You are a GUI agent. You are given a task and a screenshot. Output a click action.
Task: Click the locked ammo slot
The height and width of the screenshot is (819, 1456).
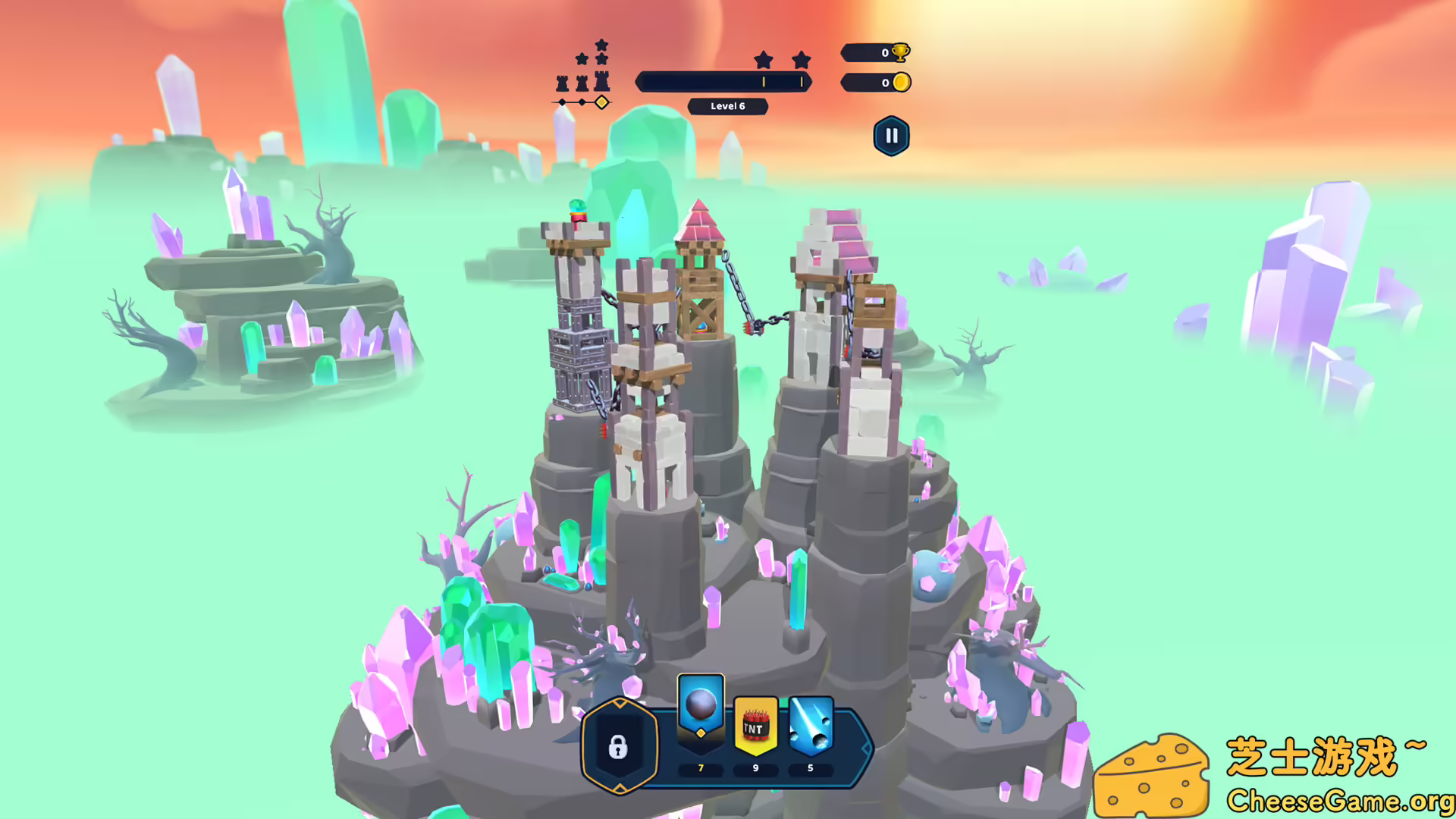pos(619,747)
